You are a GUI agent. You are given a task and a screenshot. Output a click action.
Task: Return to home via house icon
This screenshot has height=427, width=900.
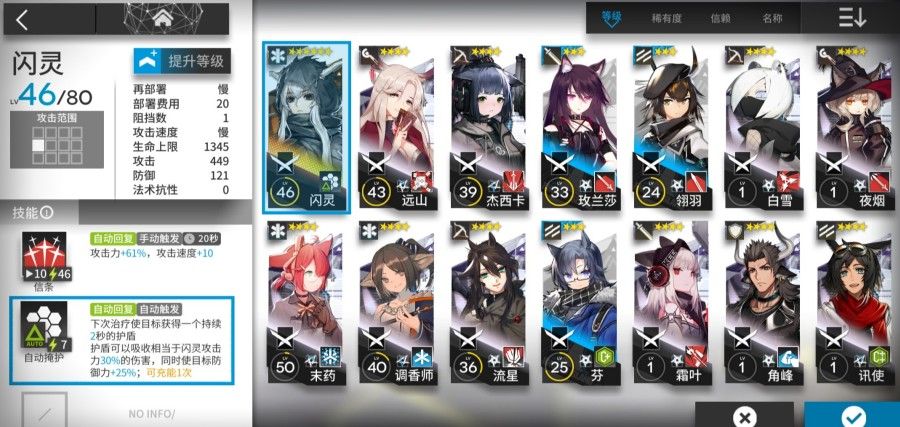(x=161, y=18)
